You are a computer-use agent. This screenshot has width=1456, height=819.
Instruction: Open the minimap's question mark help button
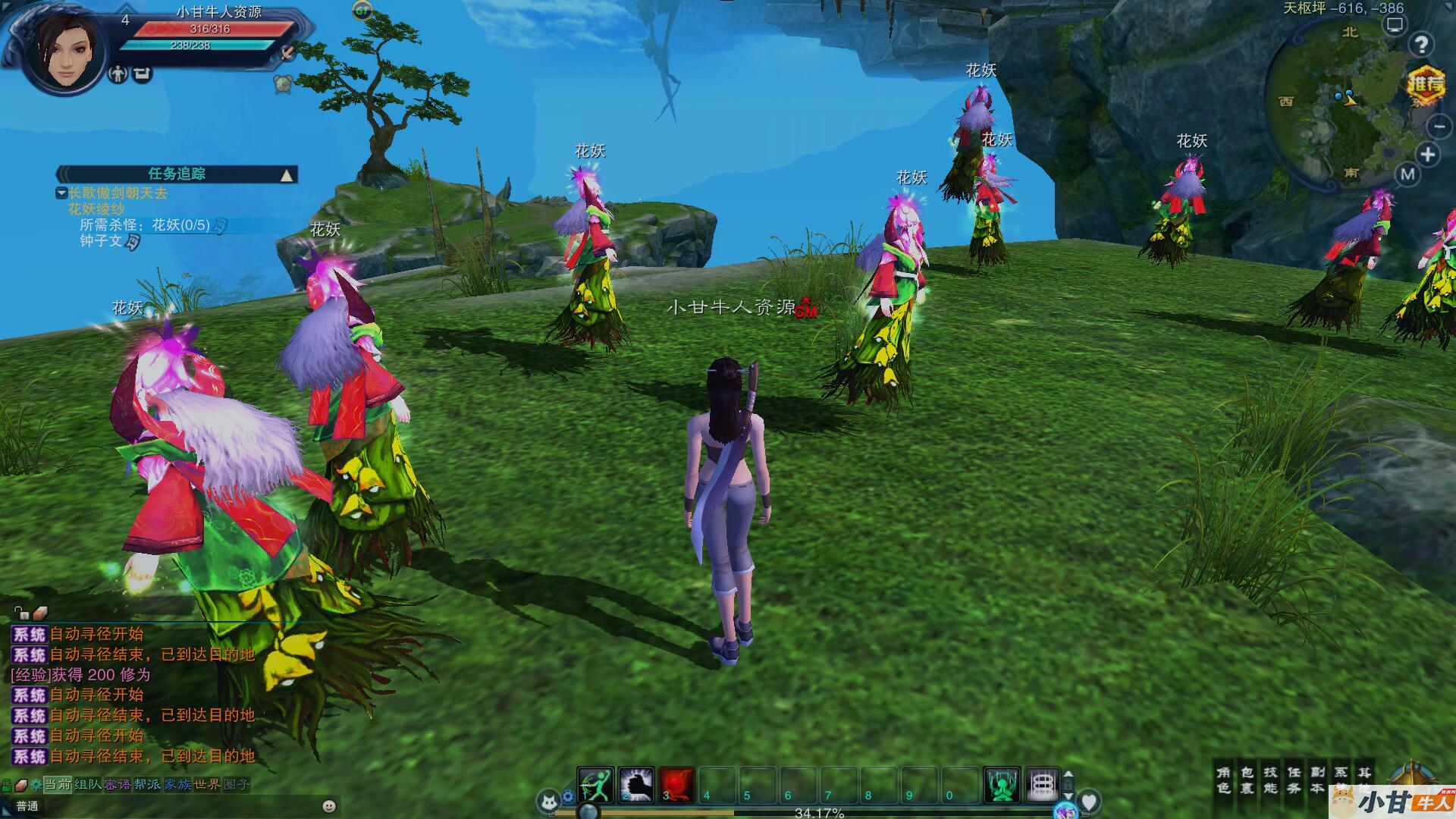pos(1420,45)
